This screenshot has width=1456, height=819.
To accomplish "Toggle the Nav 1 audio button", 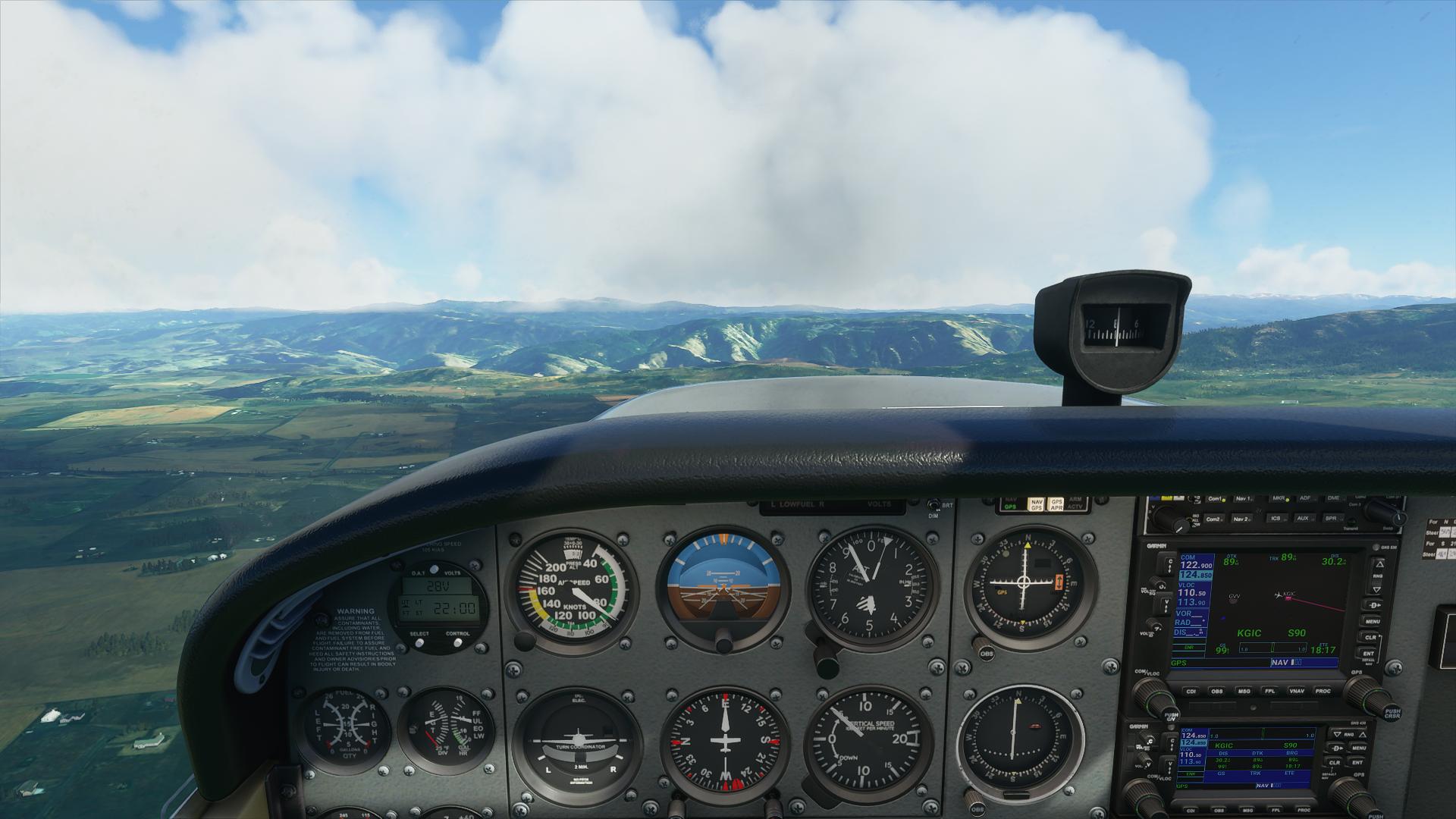I will 1244,499.
